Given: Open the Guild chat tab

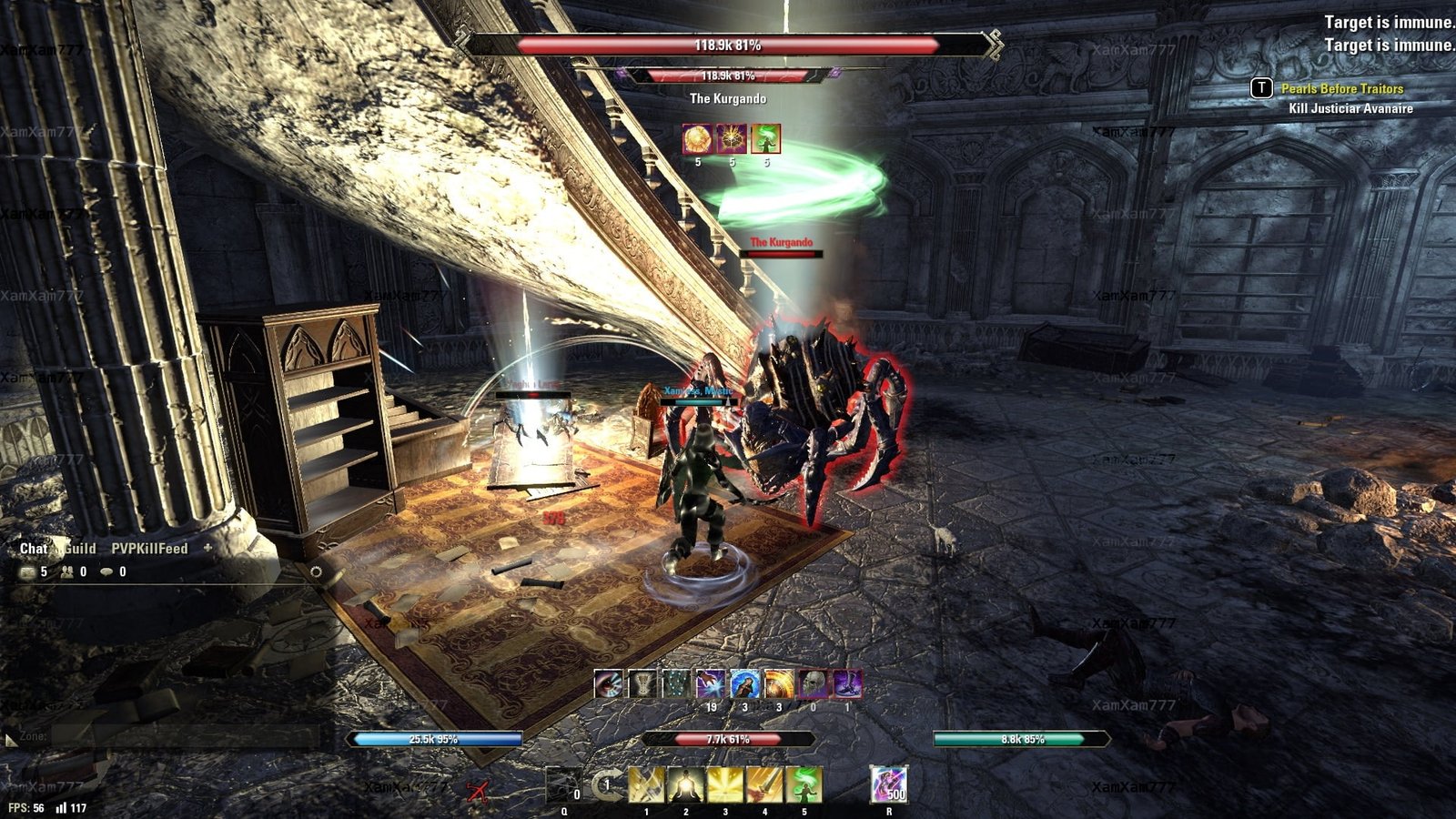Looking at the screenshot, I should click(x=80, y=549).
